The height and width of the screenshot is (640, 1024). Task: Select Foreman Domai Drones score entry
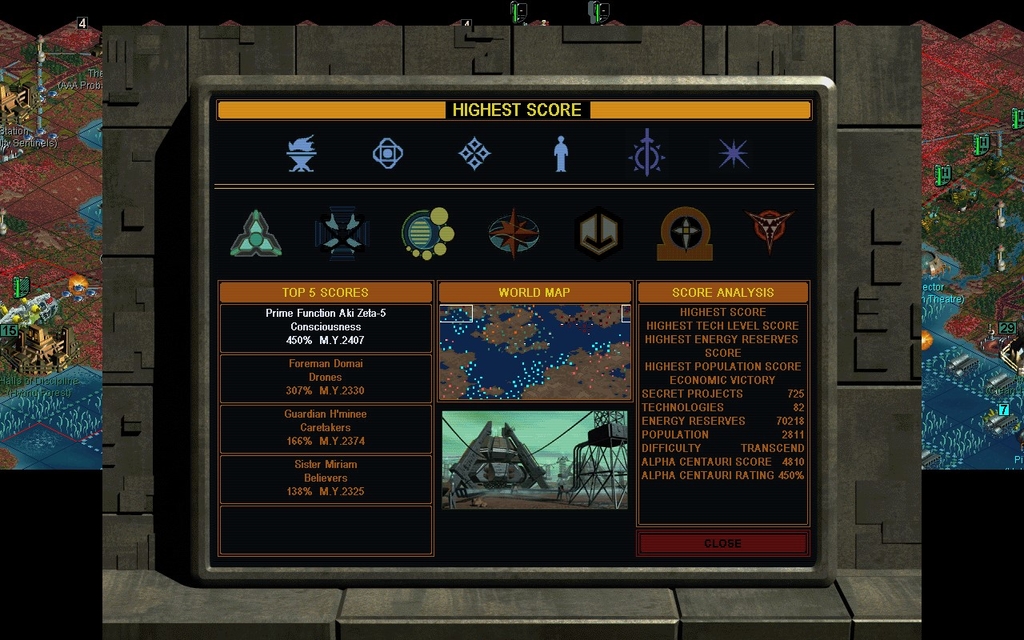pos(326,378)
